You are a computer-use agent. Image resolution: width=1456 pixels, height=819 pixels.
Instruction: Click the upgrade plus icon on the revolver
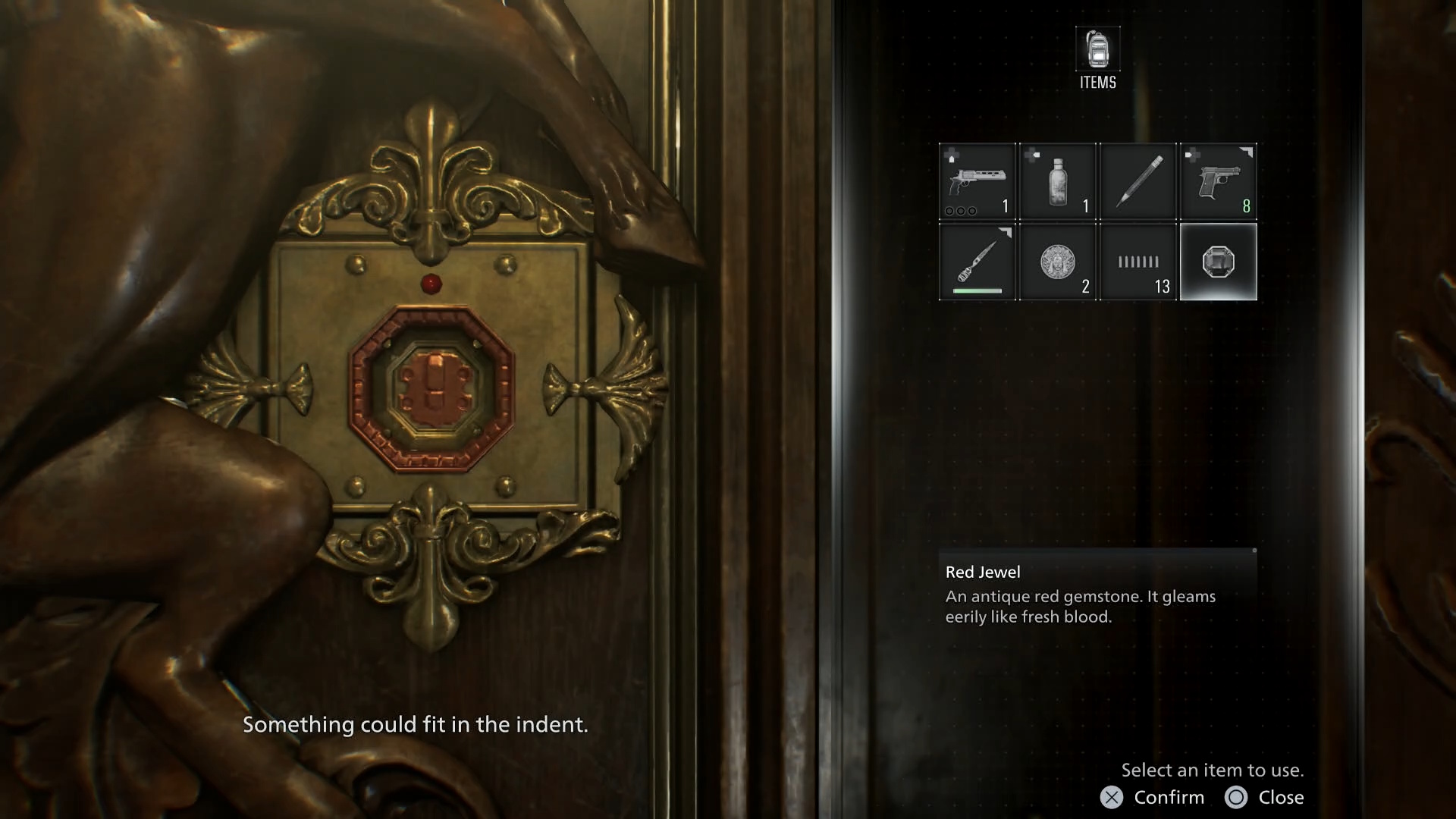951,155
